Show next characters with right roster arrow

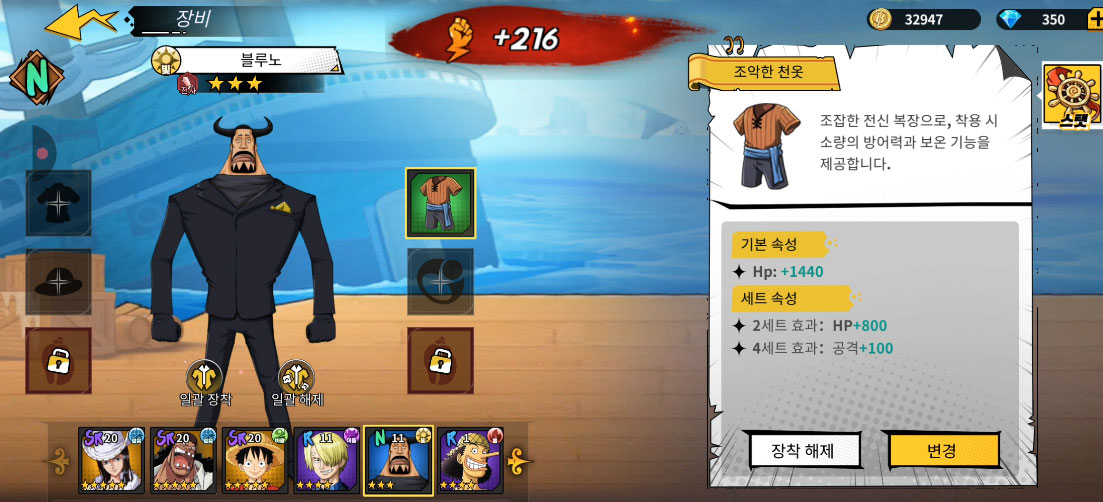[x=518, y=461]
